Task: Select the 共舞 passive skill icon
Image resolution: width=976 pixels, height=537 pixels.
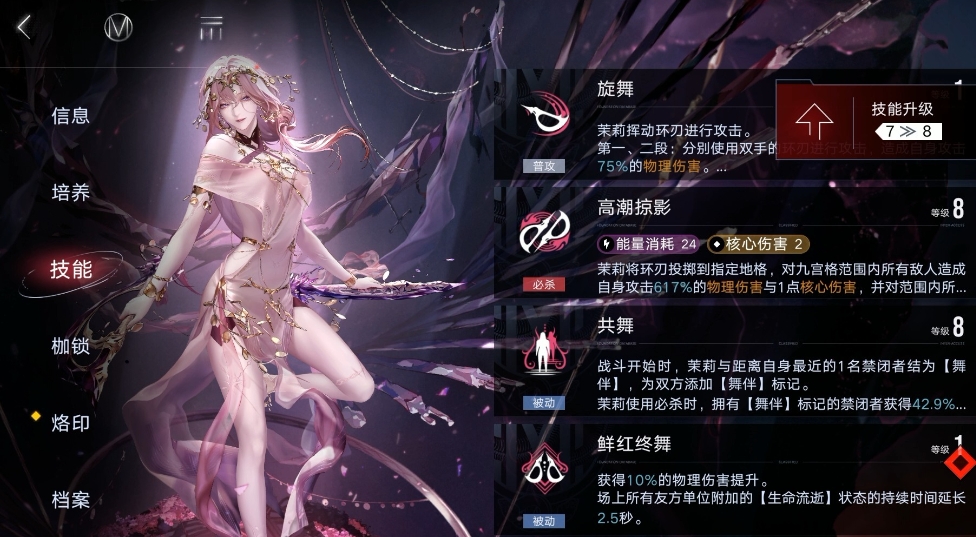Action: tap(543, 354)
